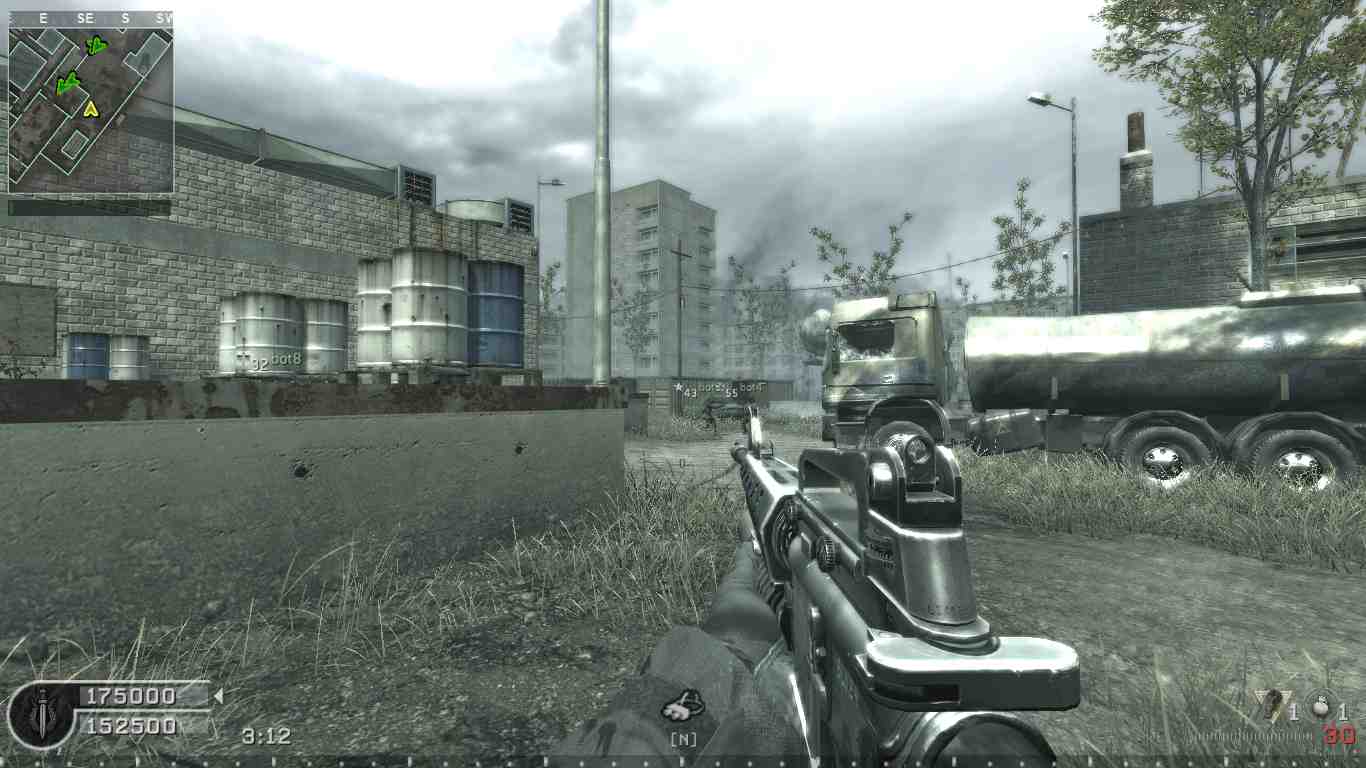Click the crouching stance indicator icon
This screenshot has height=768, width=1366.
click(684, 707)
